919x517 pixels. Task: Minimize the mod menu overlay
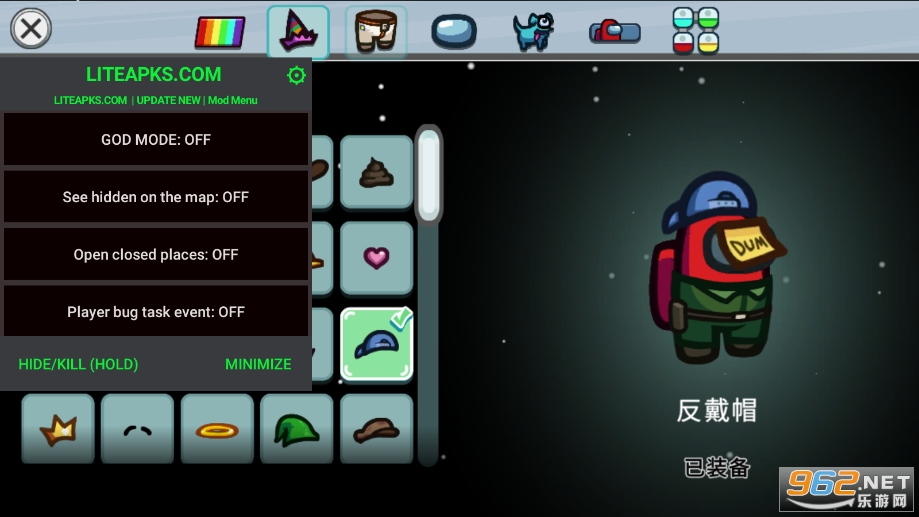click(x=258, y=364)
